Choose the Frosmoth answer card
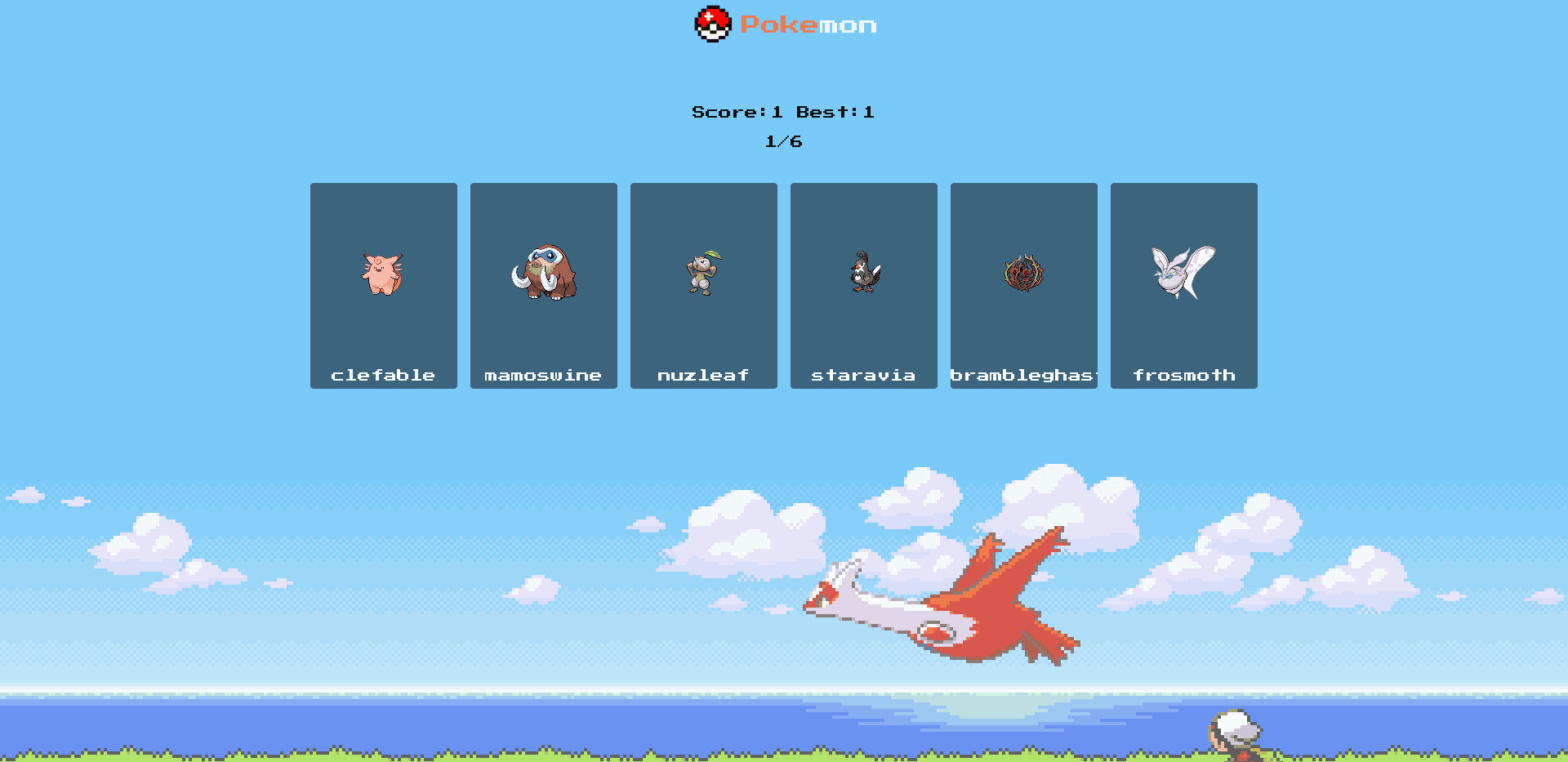Screen dimensions: 1568x762 [1183, 285]
